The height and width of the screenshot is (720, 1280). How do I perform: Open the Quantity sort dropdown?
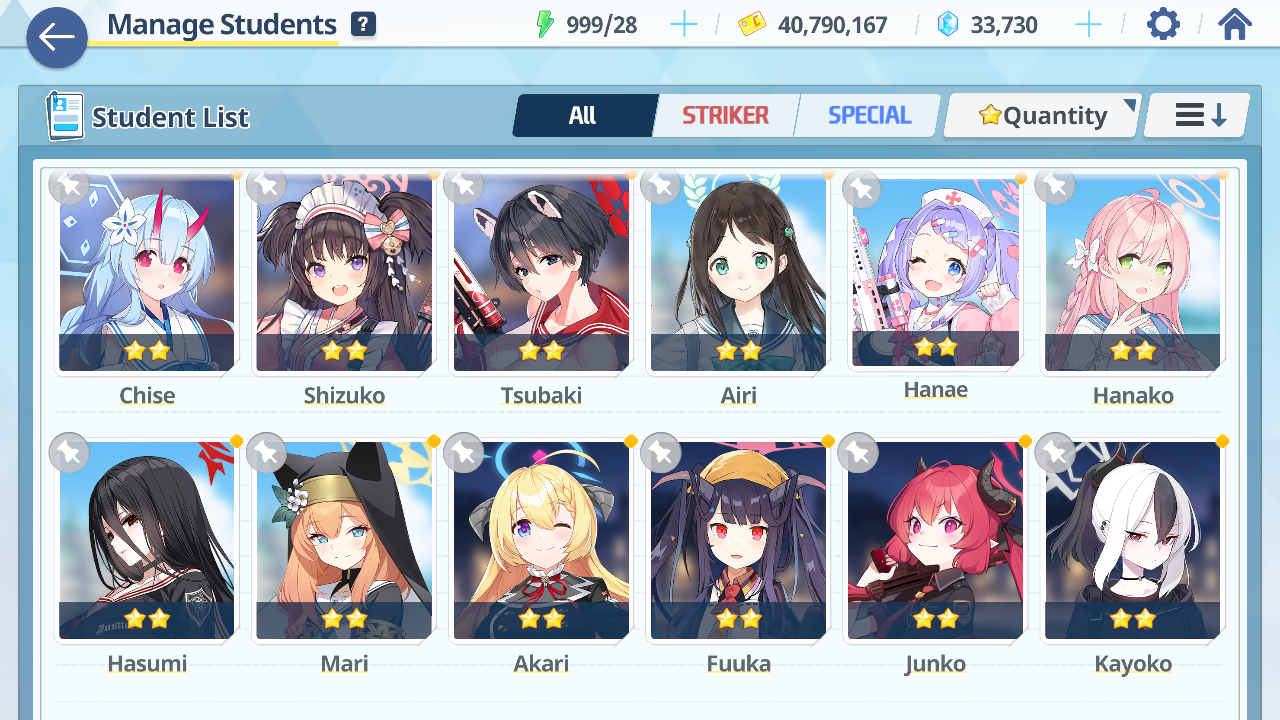click(1043, 116)
